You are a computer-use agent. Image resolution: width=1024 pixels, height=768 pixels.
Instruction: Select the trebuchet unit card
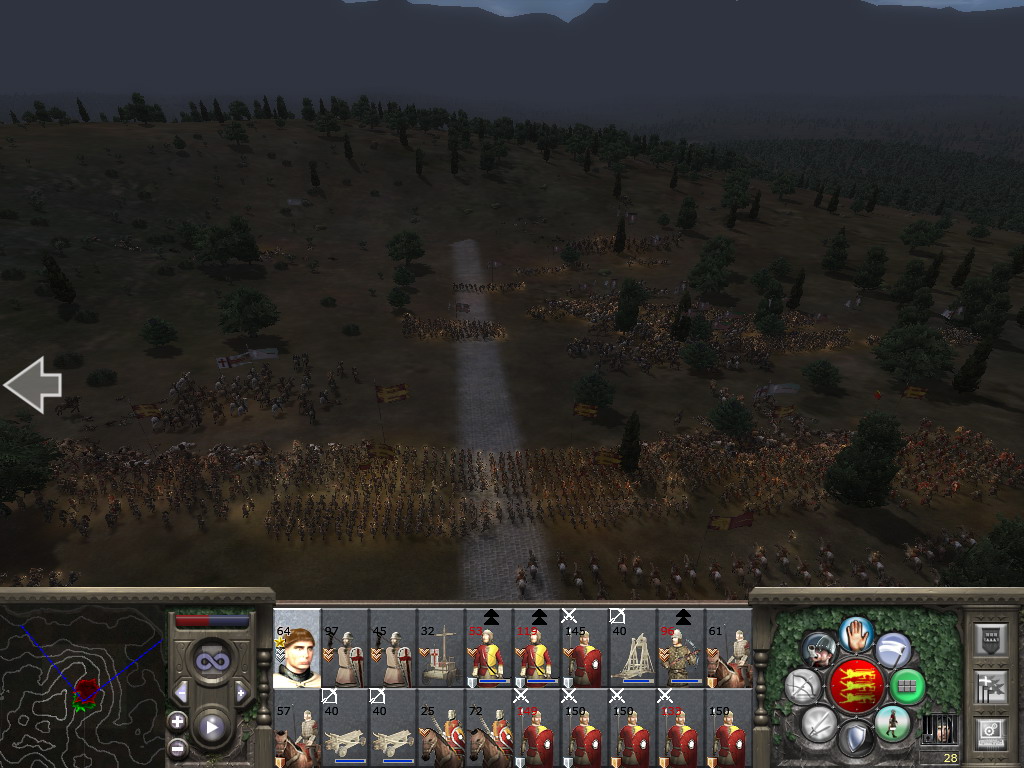click(x=632, y=648)
